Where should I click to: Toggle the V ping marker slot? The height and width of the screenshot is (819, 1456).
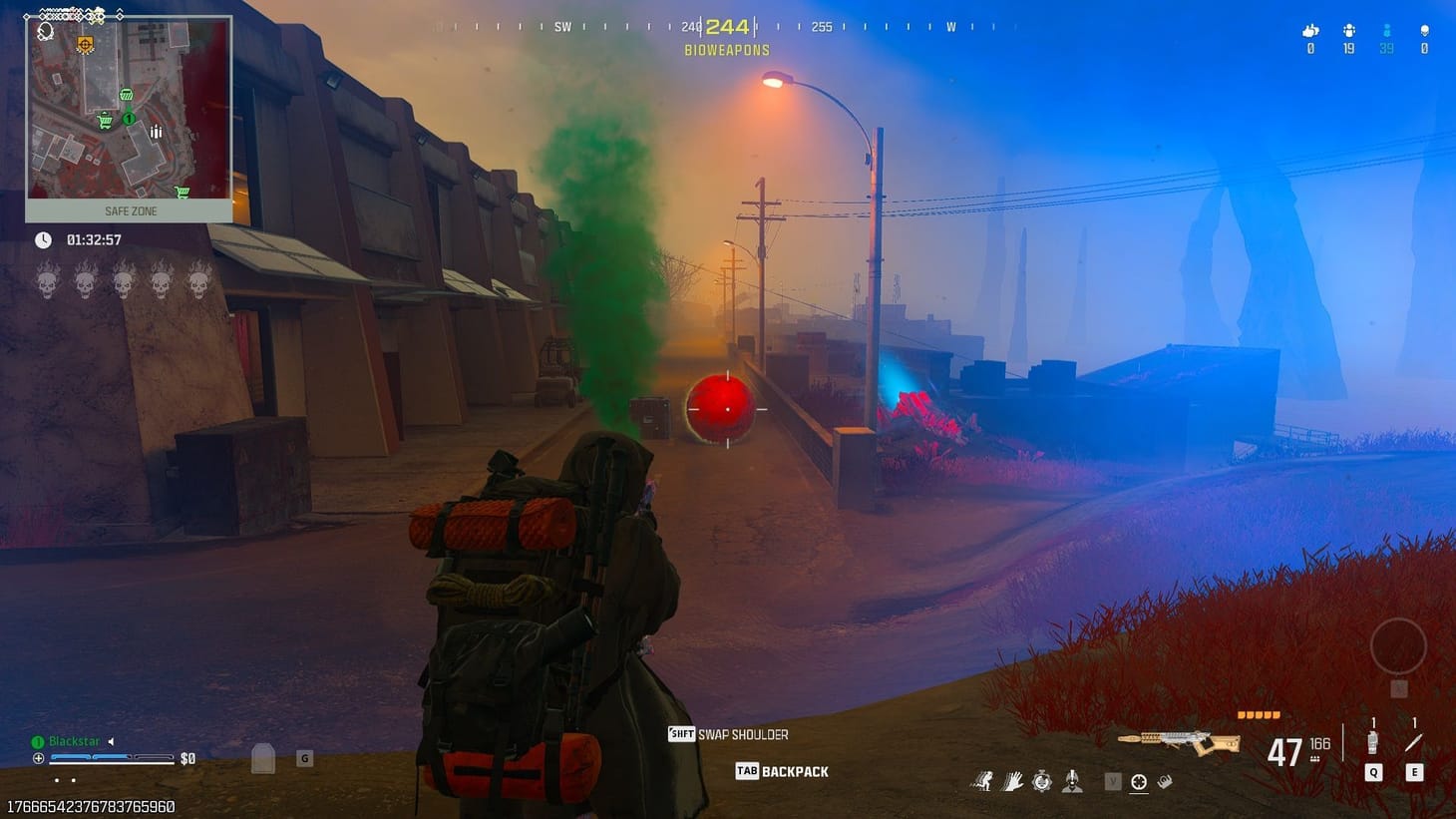click(x=1112, y=780)
